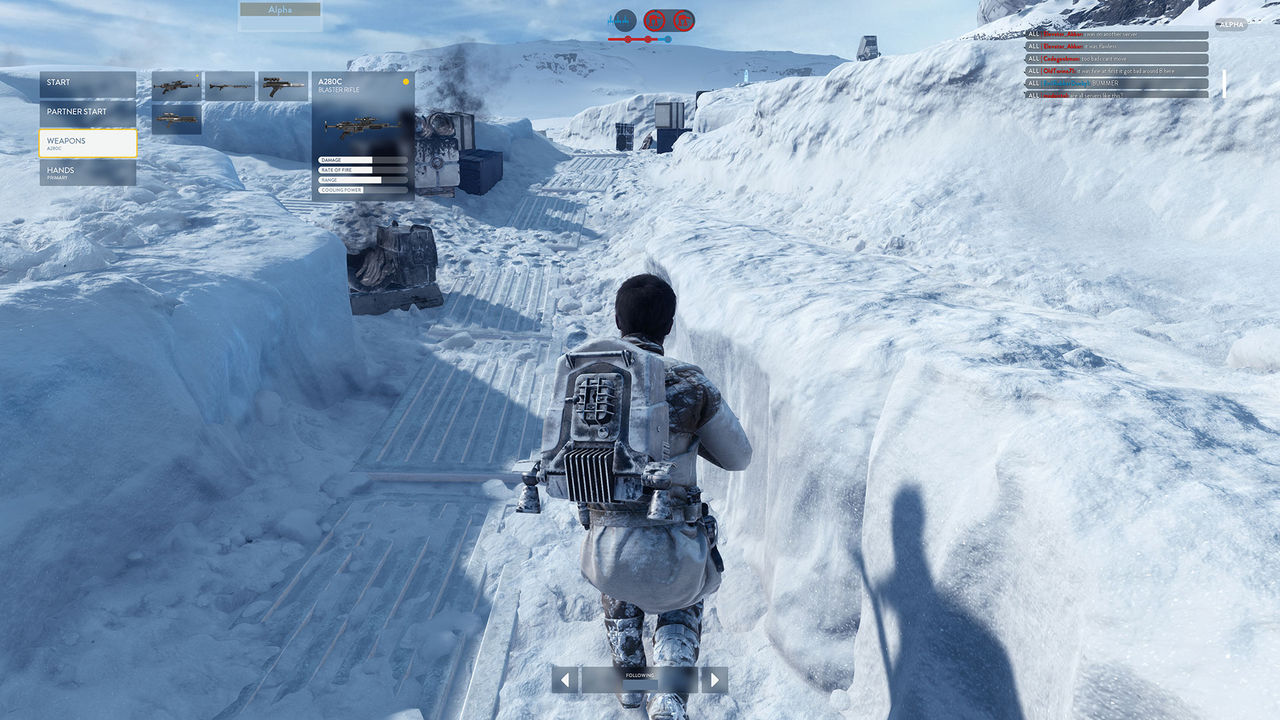Click the Alpha squad name box top left
The image size is (1280, 720).
279,10
